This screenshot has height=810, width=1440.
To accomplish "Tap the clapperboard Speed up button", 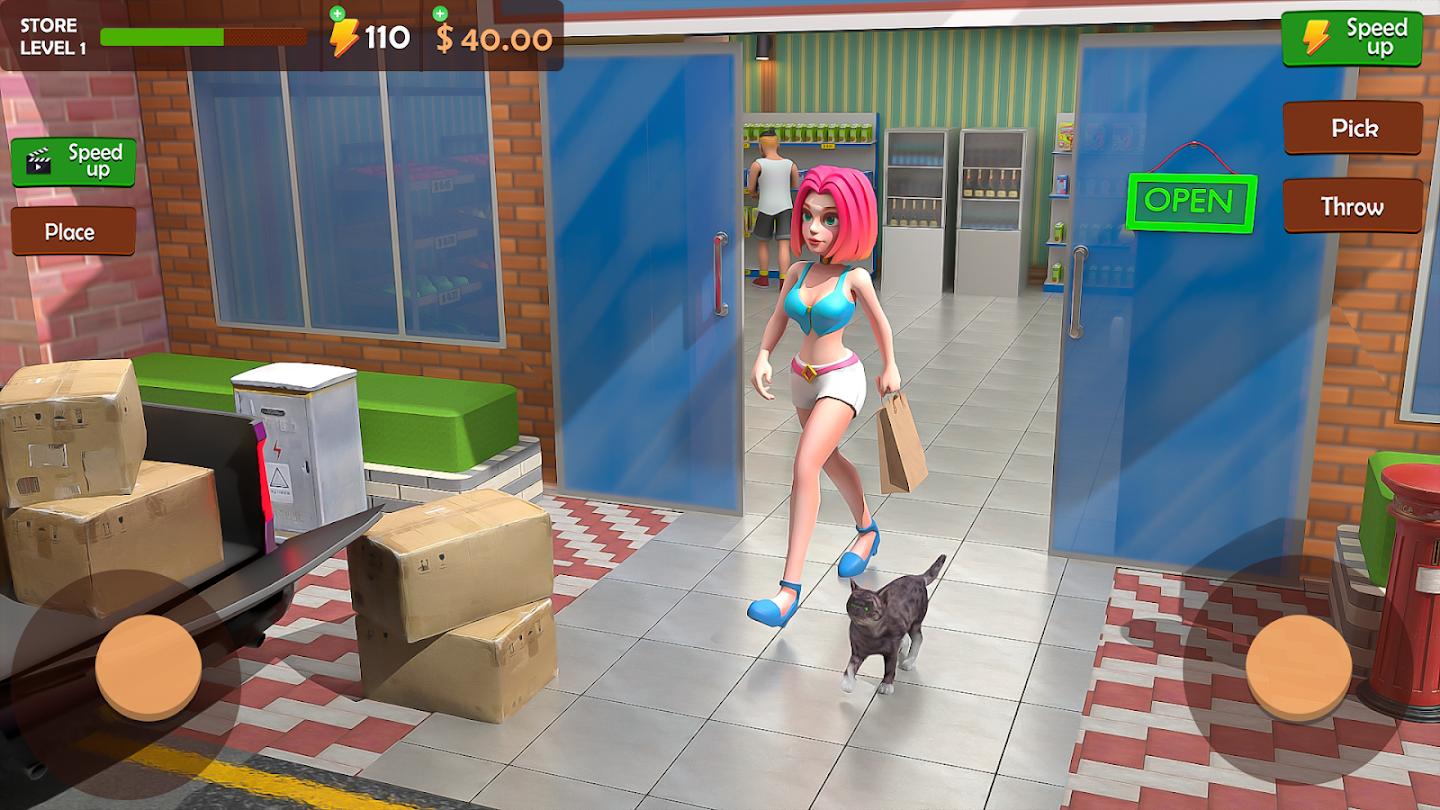I will coord(73,162).
